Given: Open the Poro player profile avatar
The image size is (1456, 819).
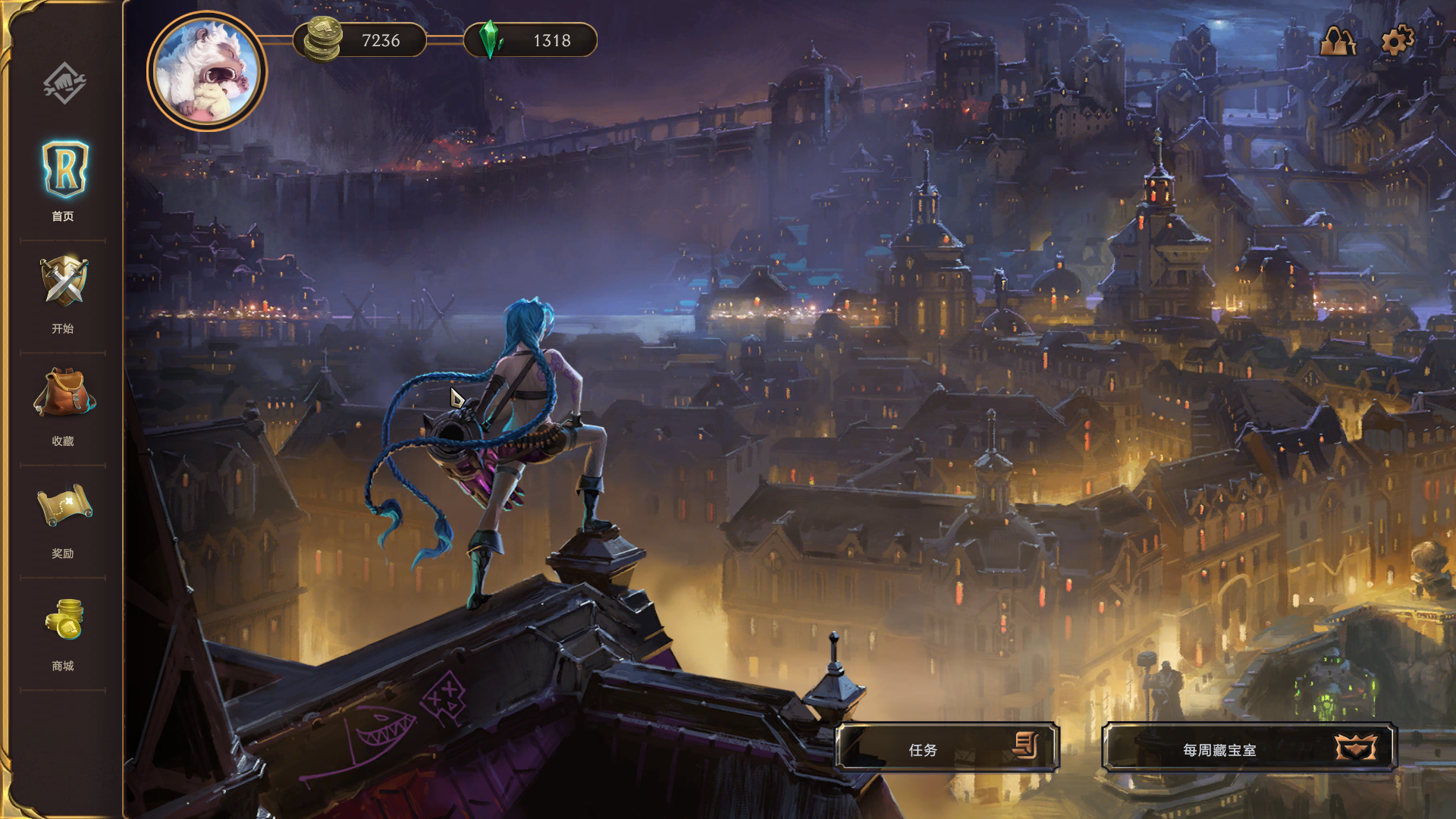Looking at the screenshot, I should (206, 71).
